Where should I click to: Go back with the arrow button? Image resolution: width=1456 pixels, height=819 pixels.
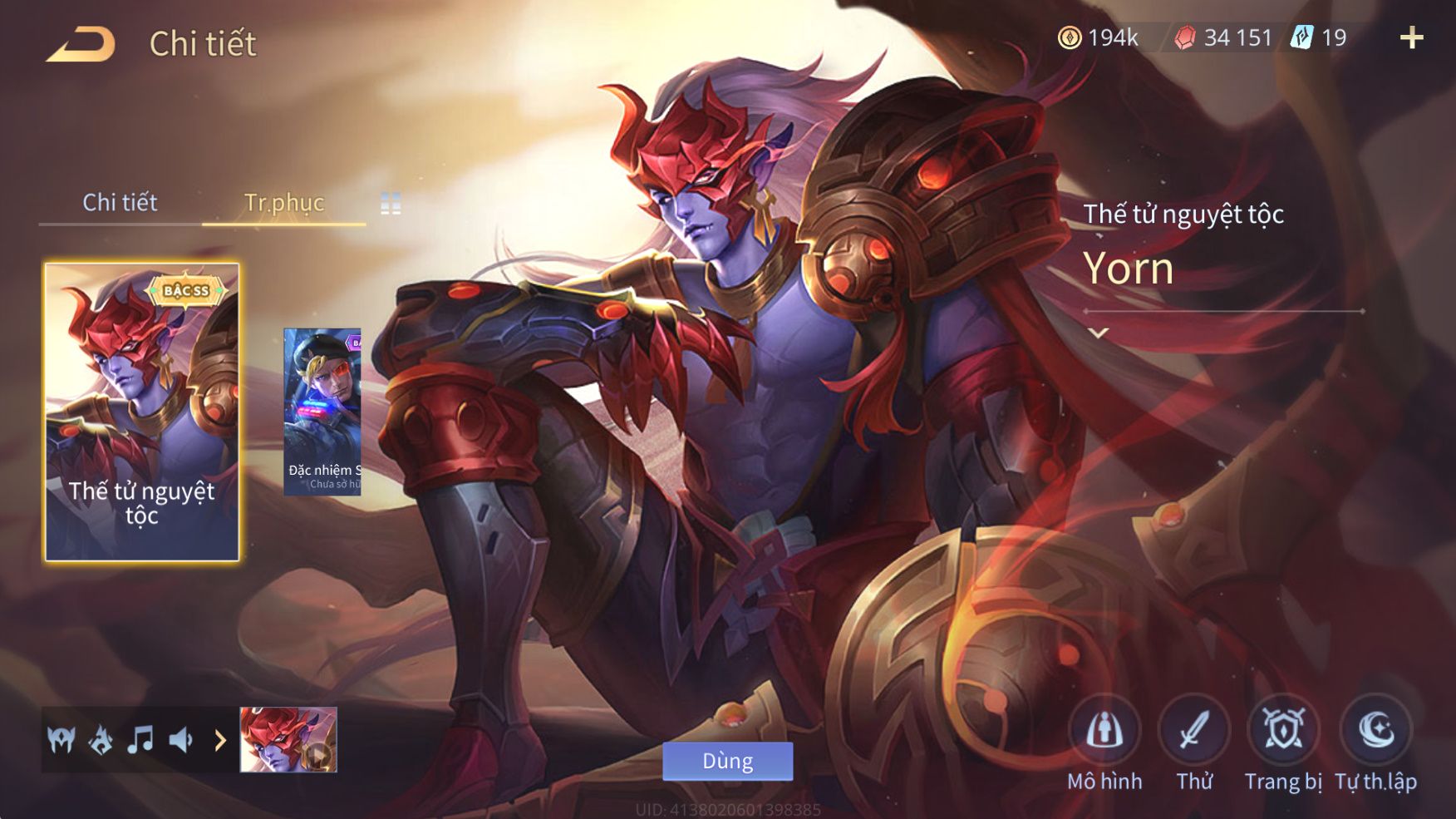81,44
